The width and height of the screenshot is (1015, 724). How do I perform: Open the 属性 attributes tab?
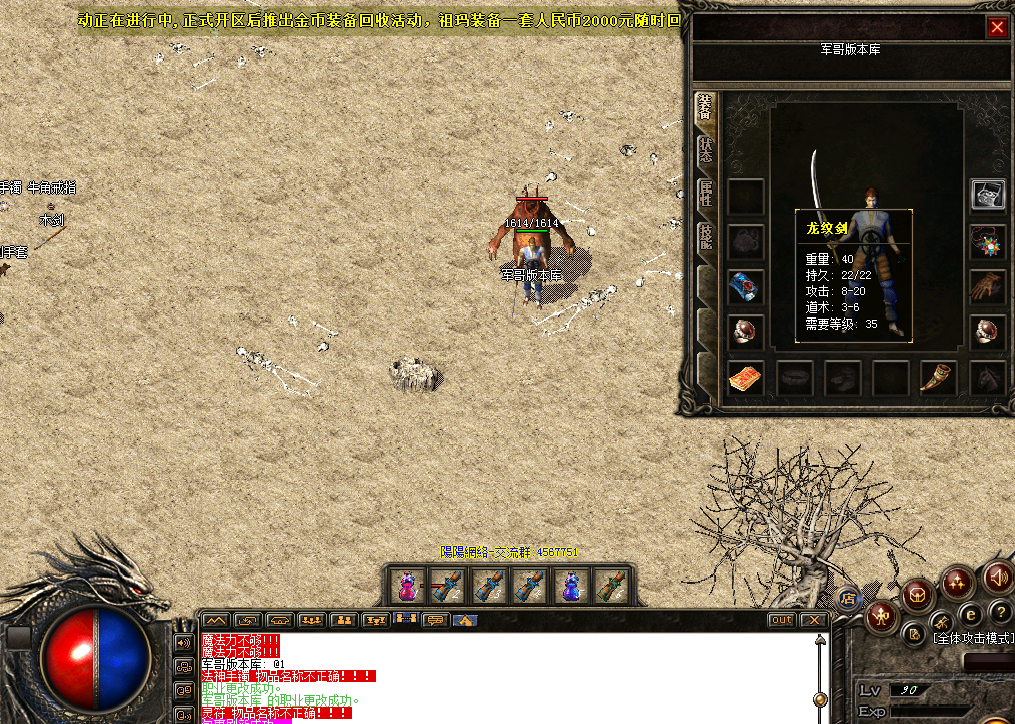(x=706, y=194)
